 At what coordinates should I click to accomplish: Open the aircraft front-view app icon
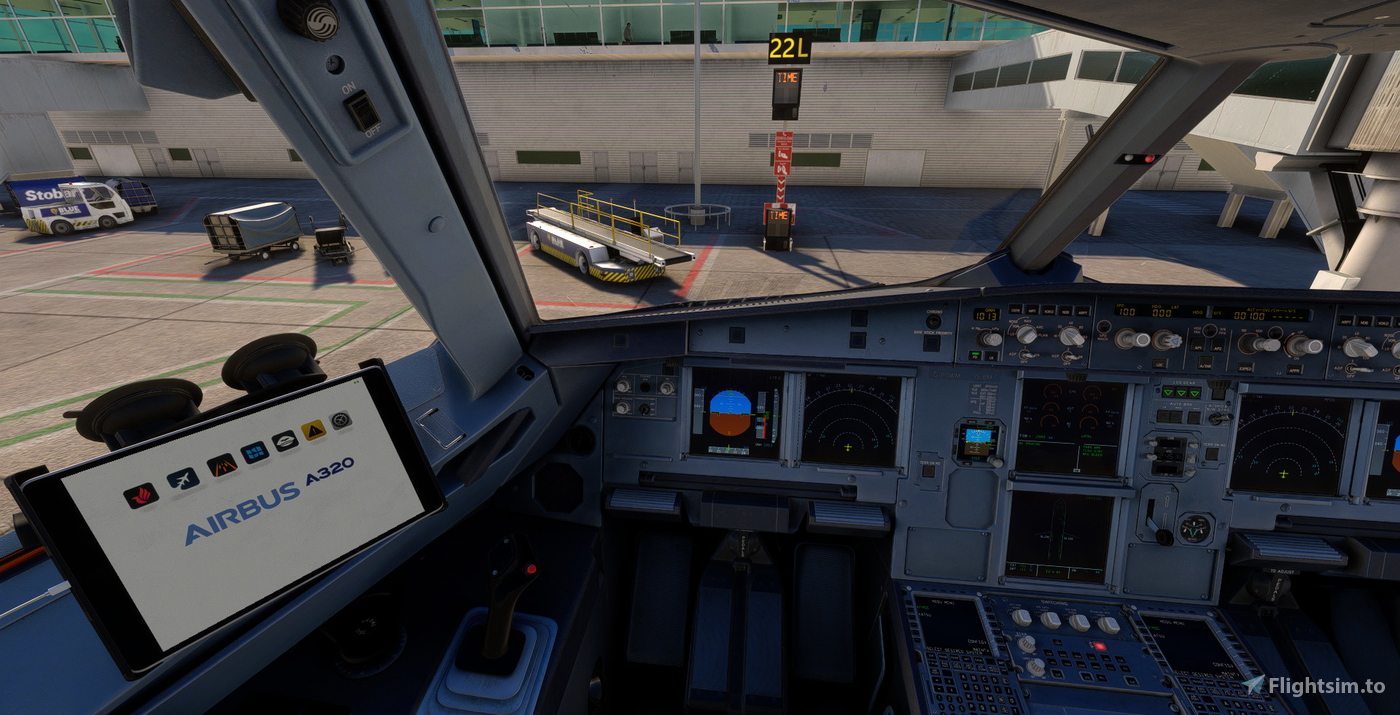click(x=285, y=440)
